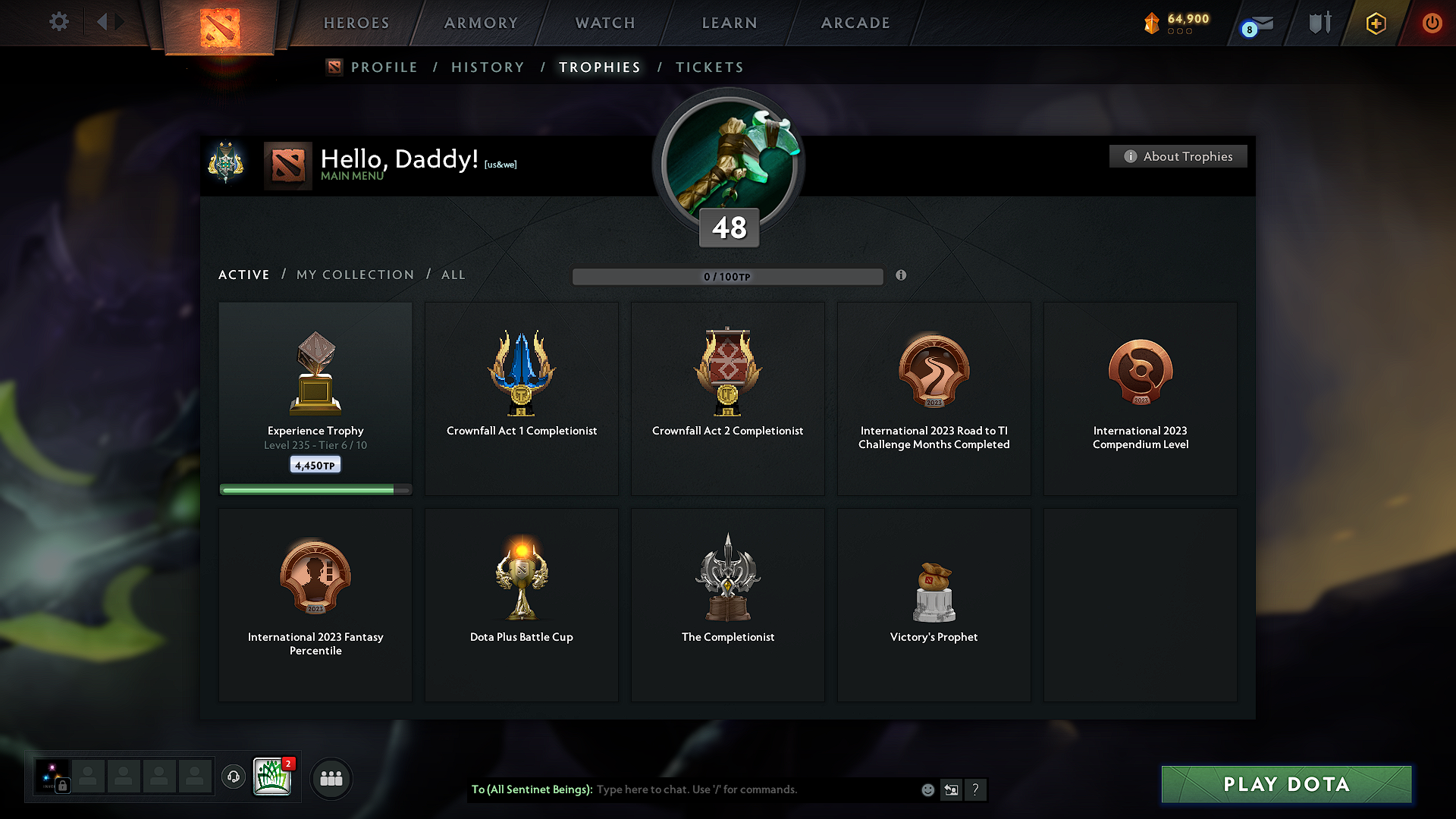Click the info icon next to the TP bar
Image resolution: width=1456 pixels, height=819 pixels.
click(x=902, y=276)
